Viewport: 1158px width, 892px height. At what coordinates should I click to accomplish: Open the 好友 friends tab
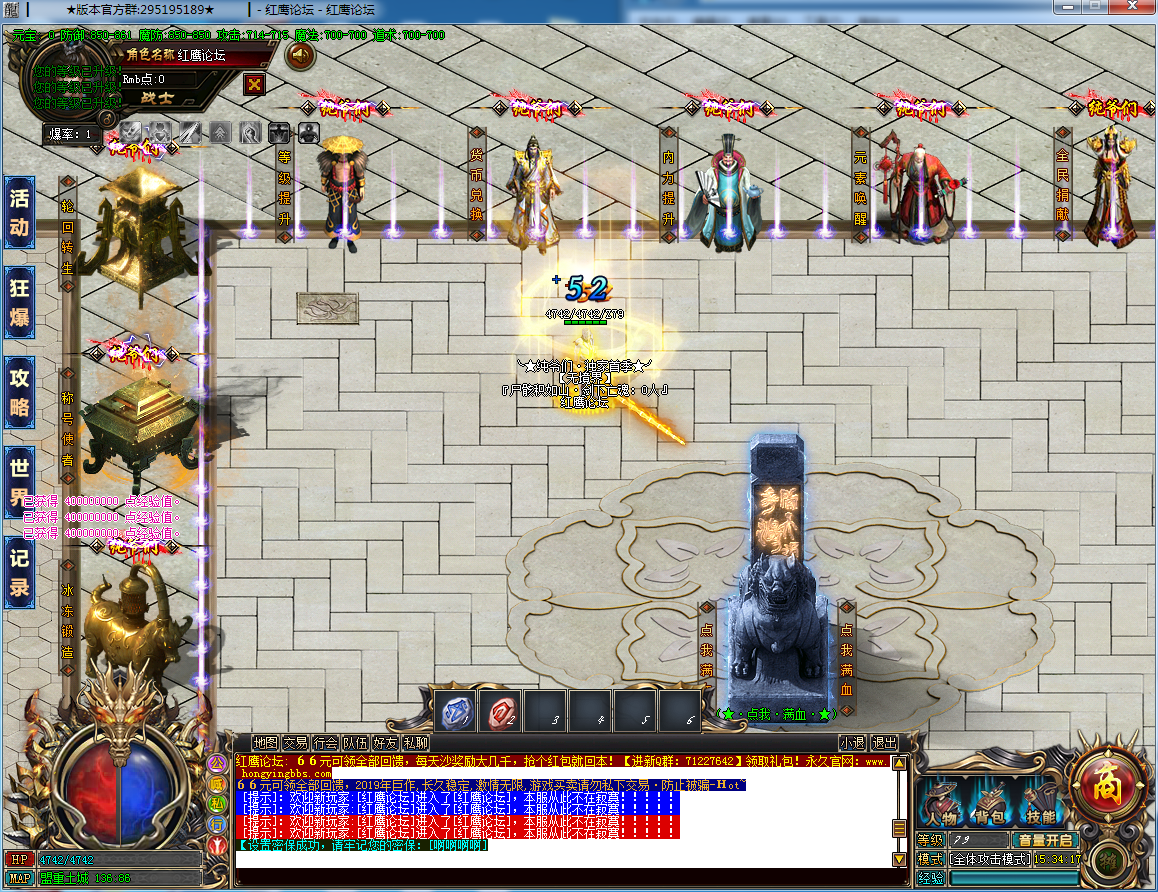coord(385,743)
